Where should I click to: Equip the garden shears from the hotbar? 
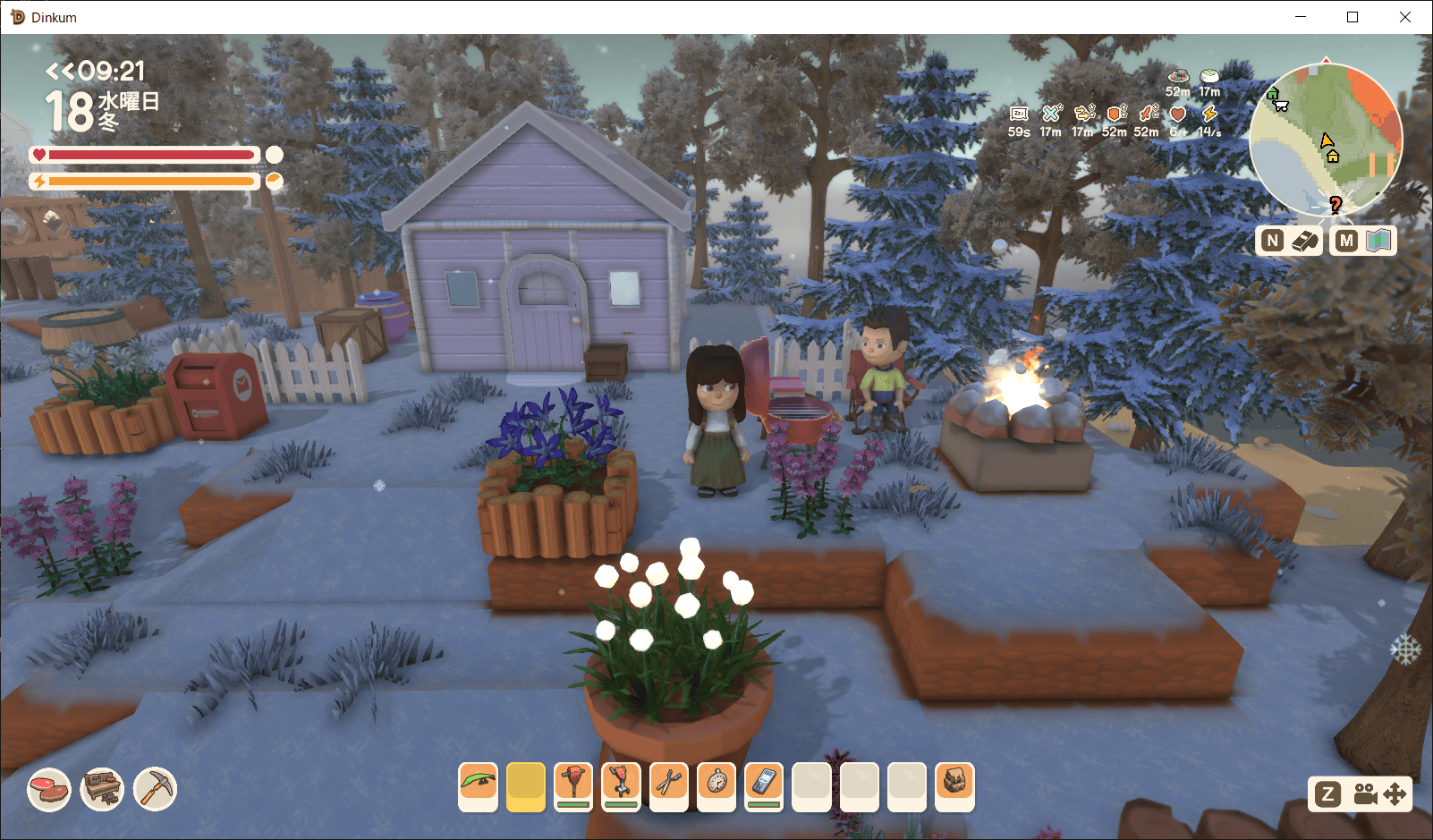click(x=668, y=786)
